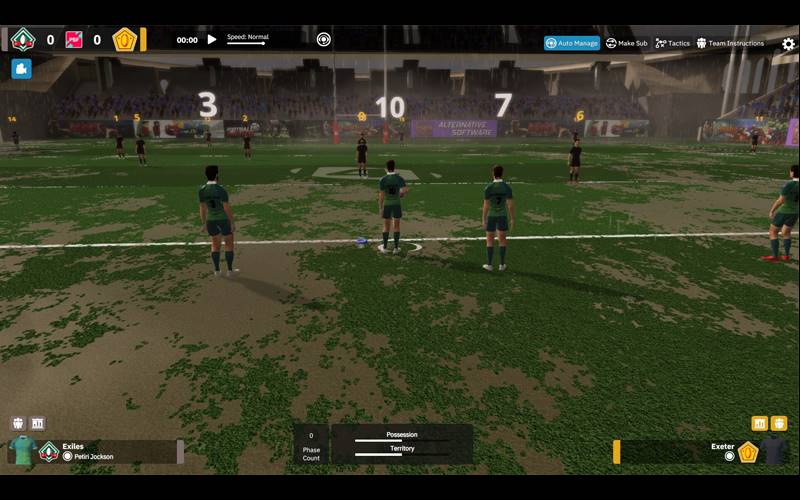Open settings via the gear icon
Screen dimensions: 800x500
pyautogui.click(x=788, y=44)
